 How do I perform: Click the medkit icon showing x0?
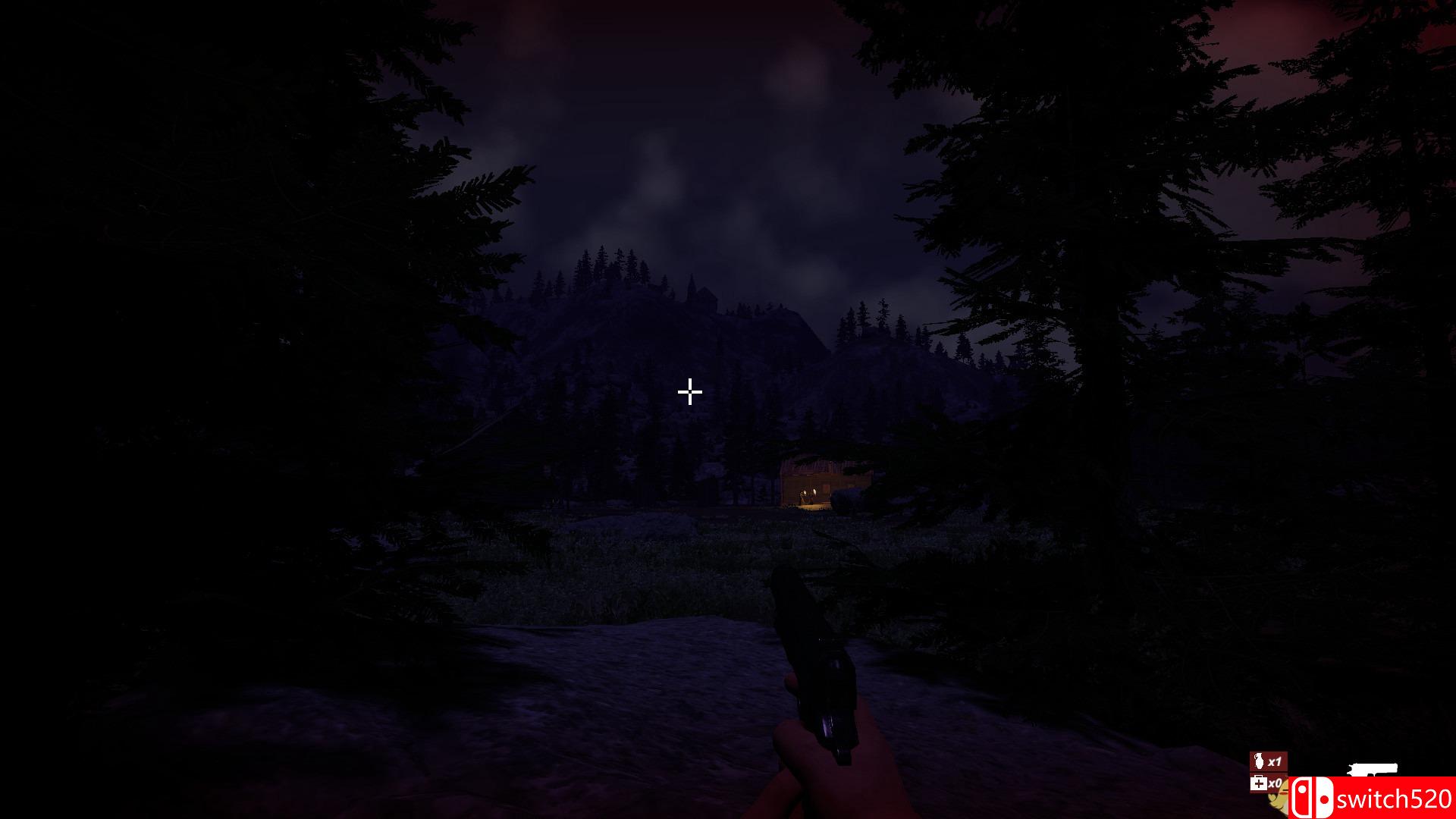click(x=1260, y=783)
